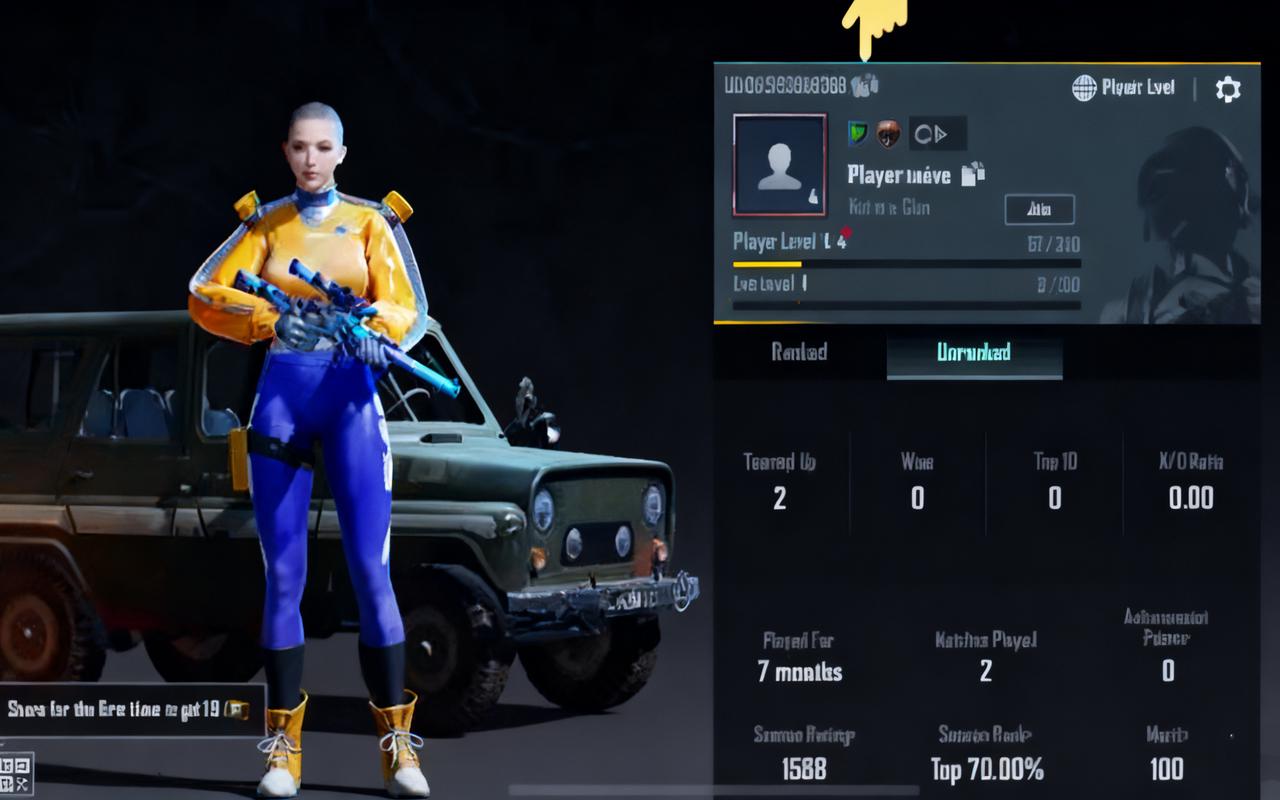Image resolution: width=1280 pixels, height=800 pixels.
Task: Switch to the Unranked tab
Action: [x=975, y=353]
